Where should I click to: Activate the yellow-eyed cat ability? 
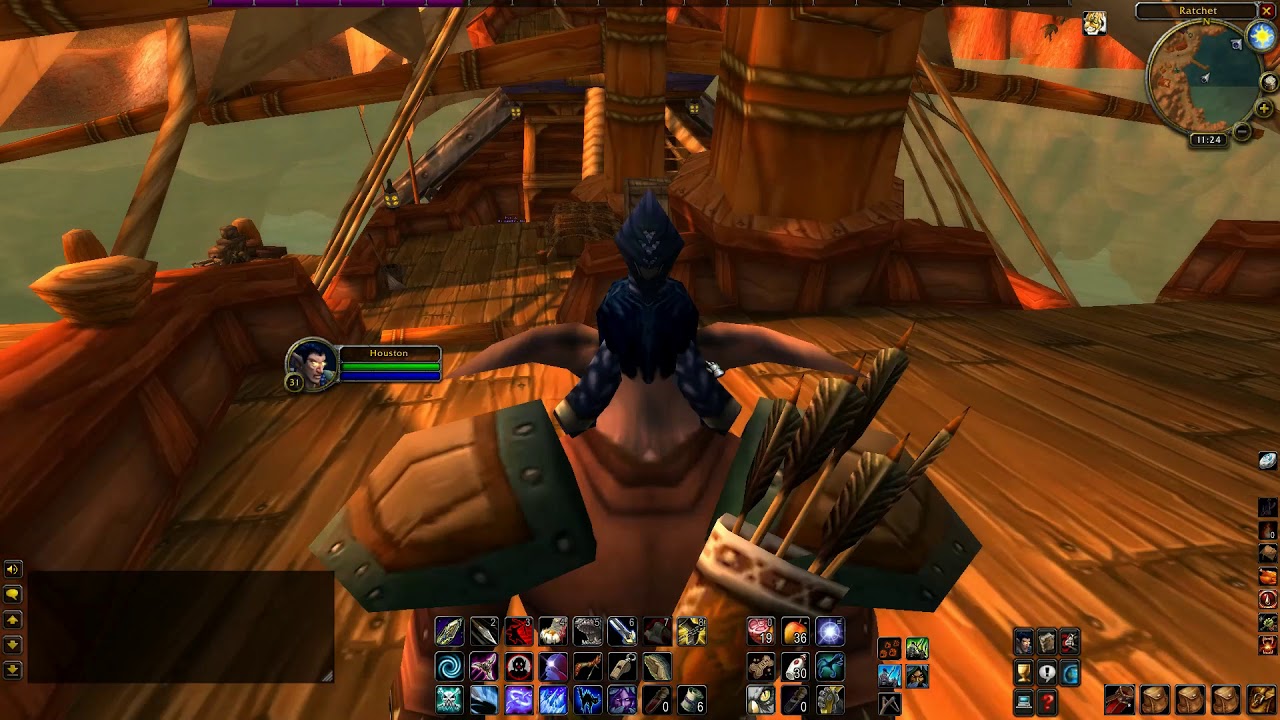pos(761,700)
